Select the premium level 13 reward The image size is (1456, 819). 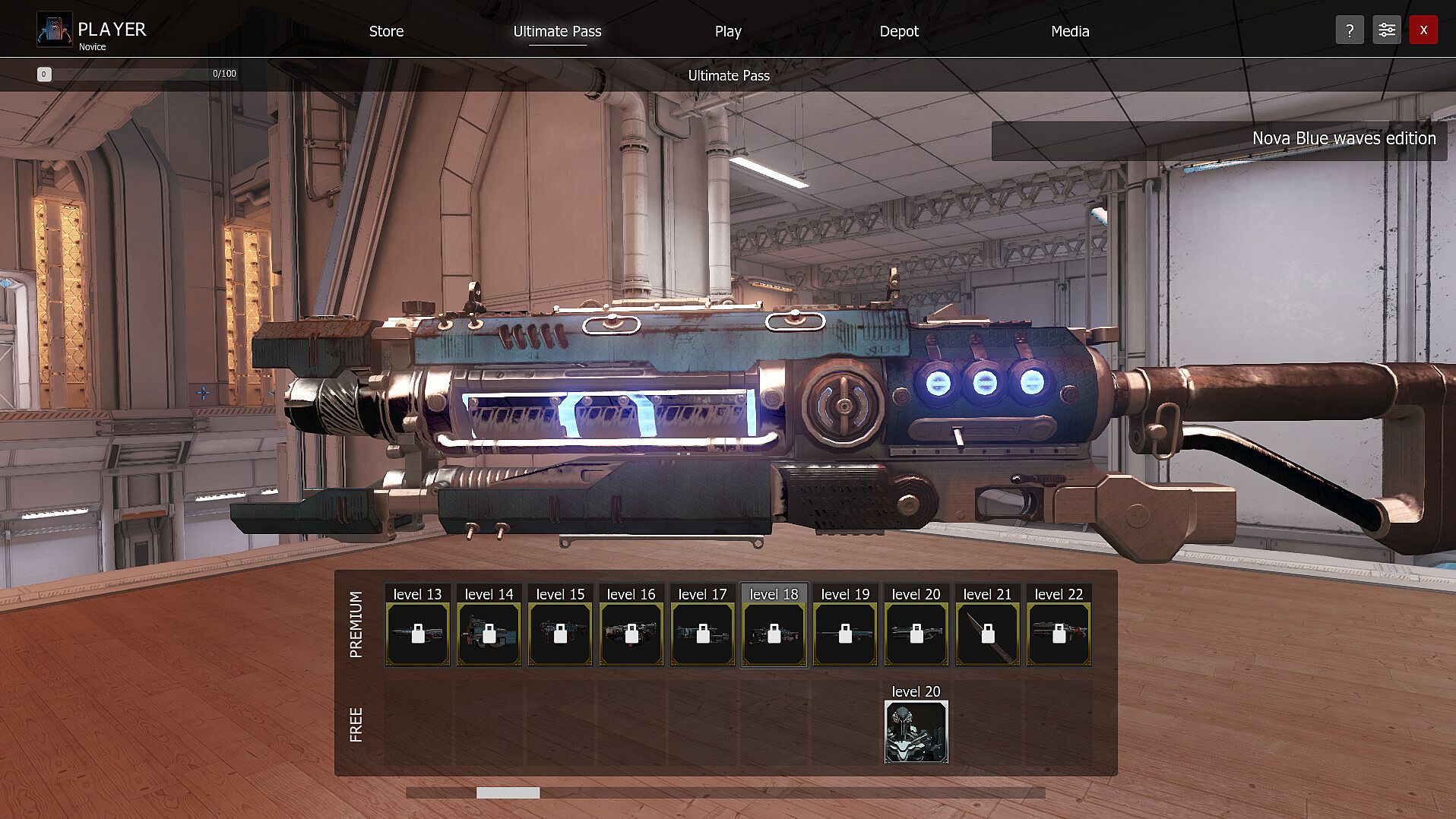point(417,634)
